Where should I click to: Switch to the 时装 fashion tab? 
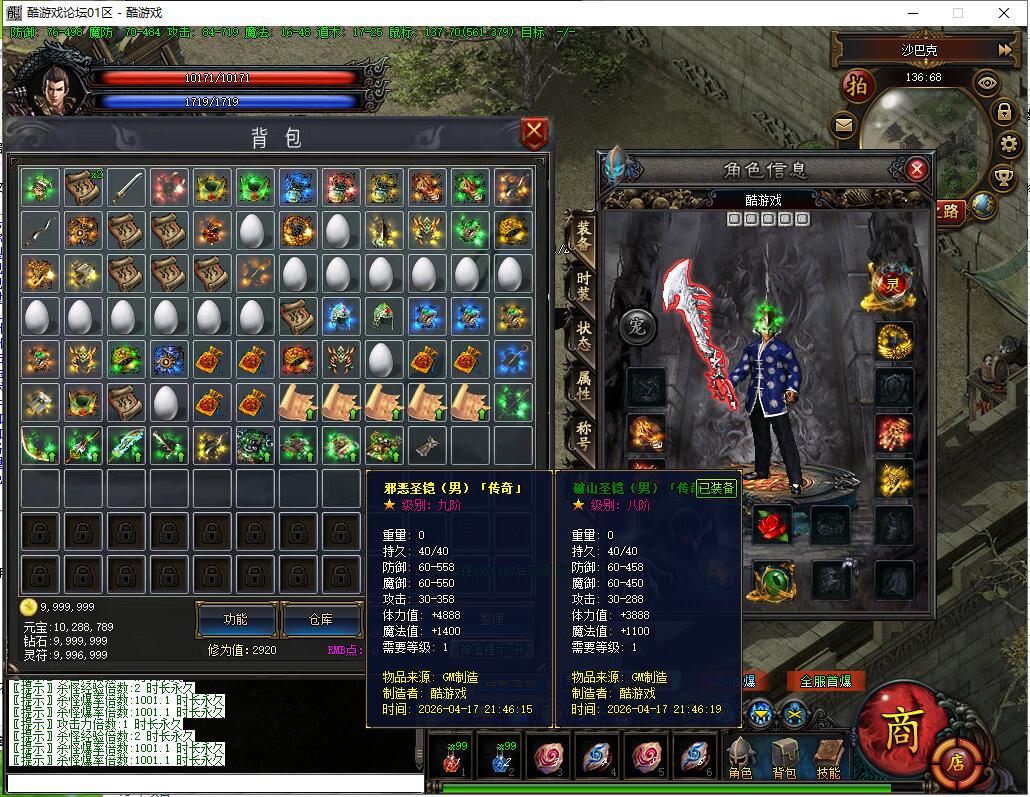click(583, 286)
